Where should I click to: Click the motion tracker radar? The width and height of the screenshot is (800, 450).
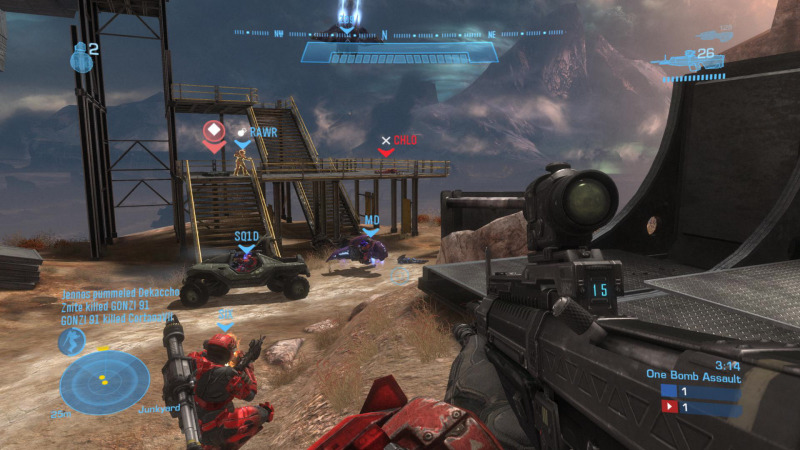point(104,382)
